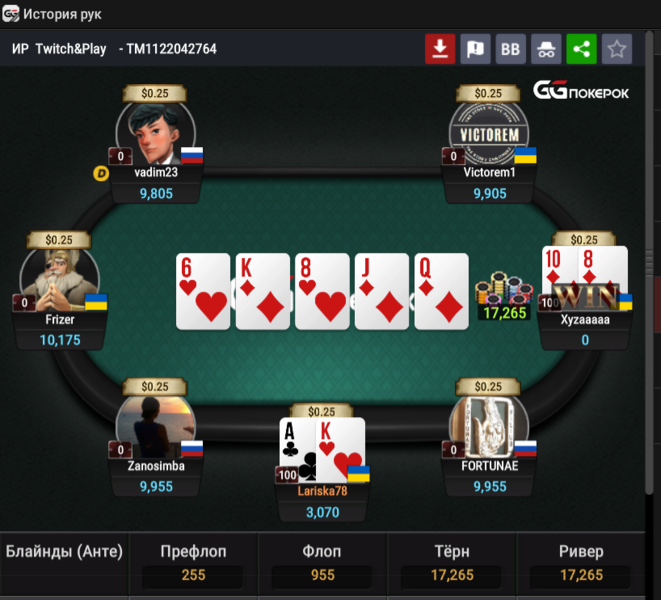Select Lariska78's name plate
Screen dimensions: 661x600
[x=322, y=491]
